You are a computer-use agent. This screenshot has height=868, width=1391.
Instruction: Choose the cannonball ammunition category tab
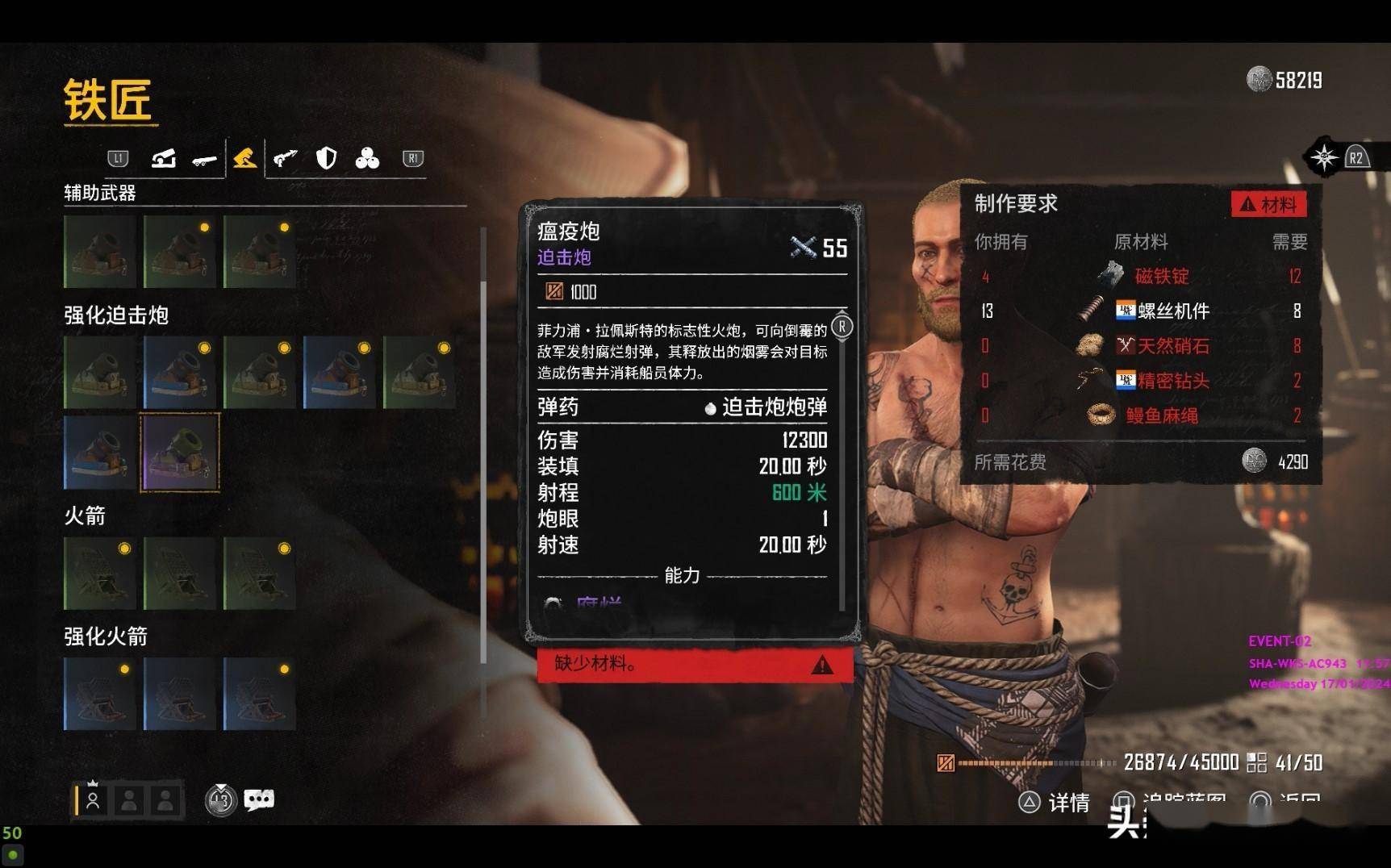pyautogui.click(x=367, y=158)
